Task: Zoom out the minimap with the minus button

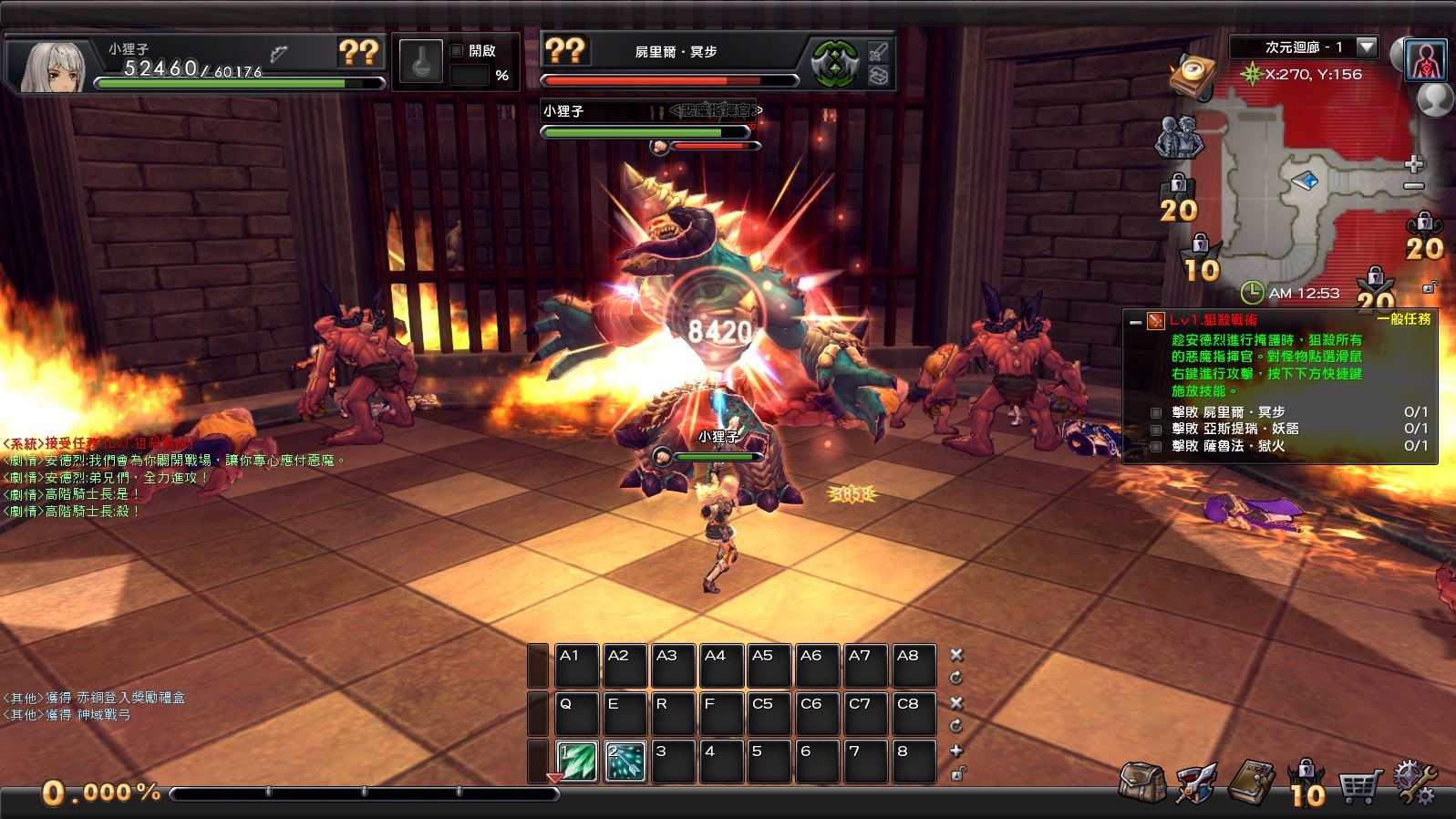Action: [x=1414, y=186]
